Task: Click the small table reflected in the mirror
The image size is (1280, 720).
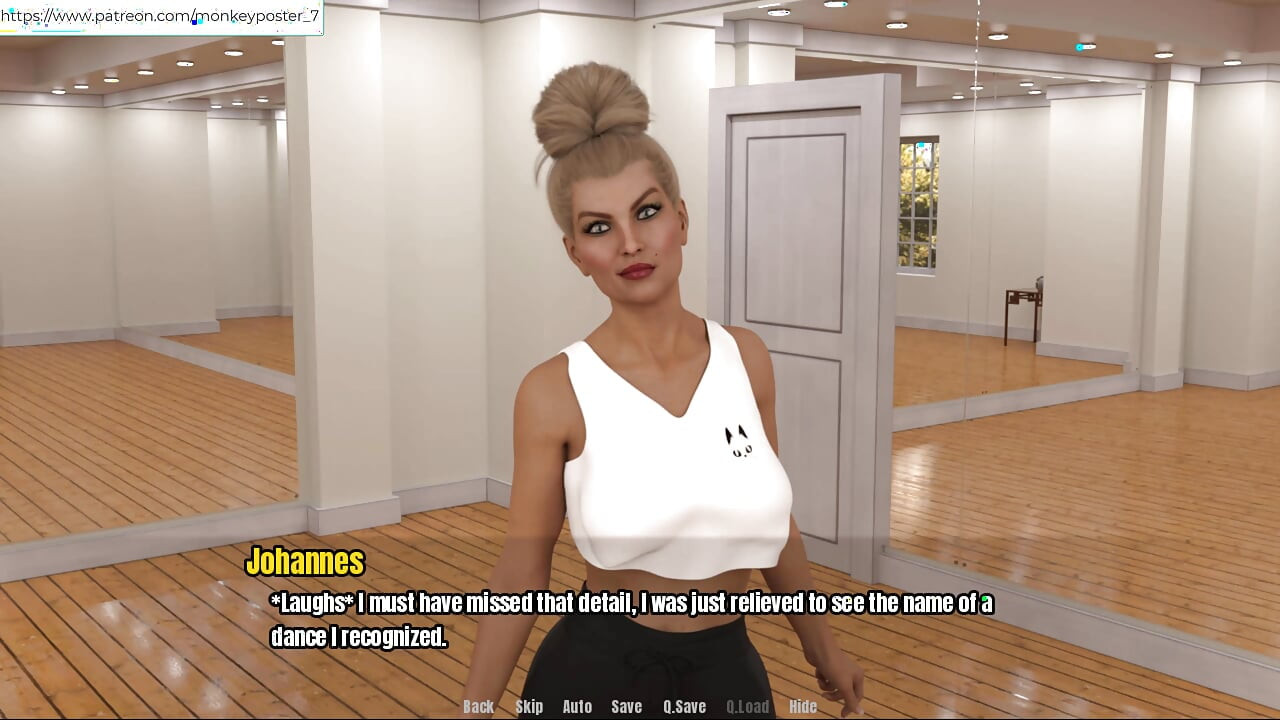Action: click(1020, 310)
